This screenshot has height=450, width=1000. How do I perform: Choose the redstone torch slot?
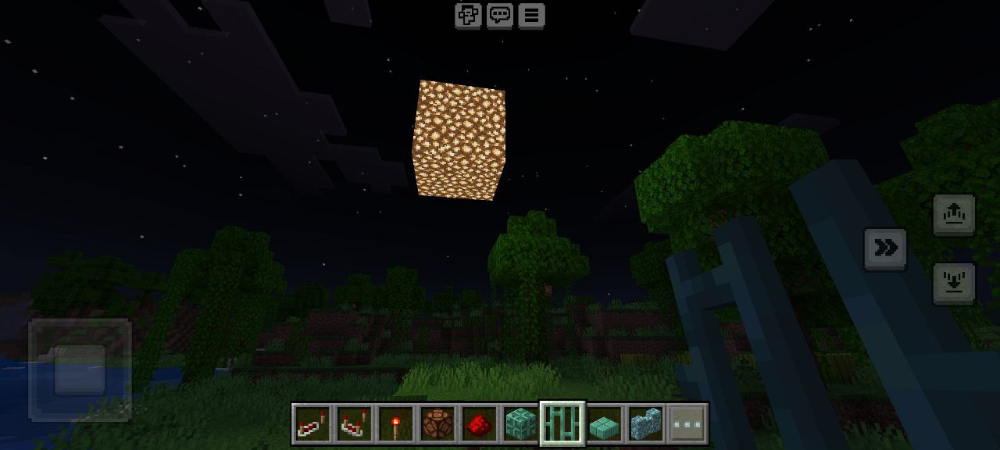395,424
